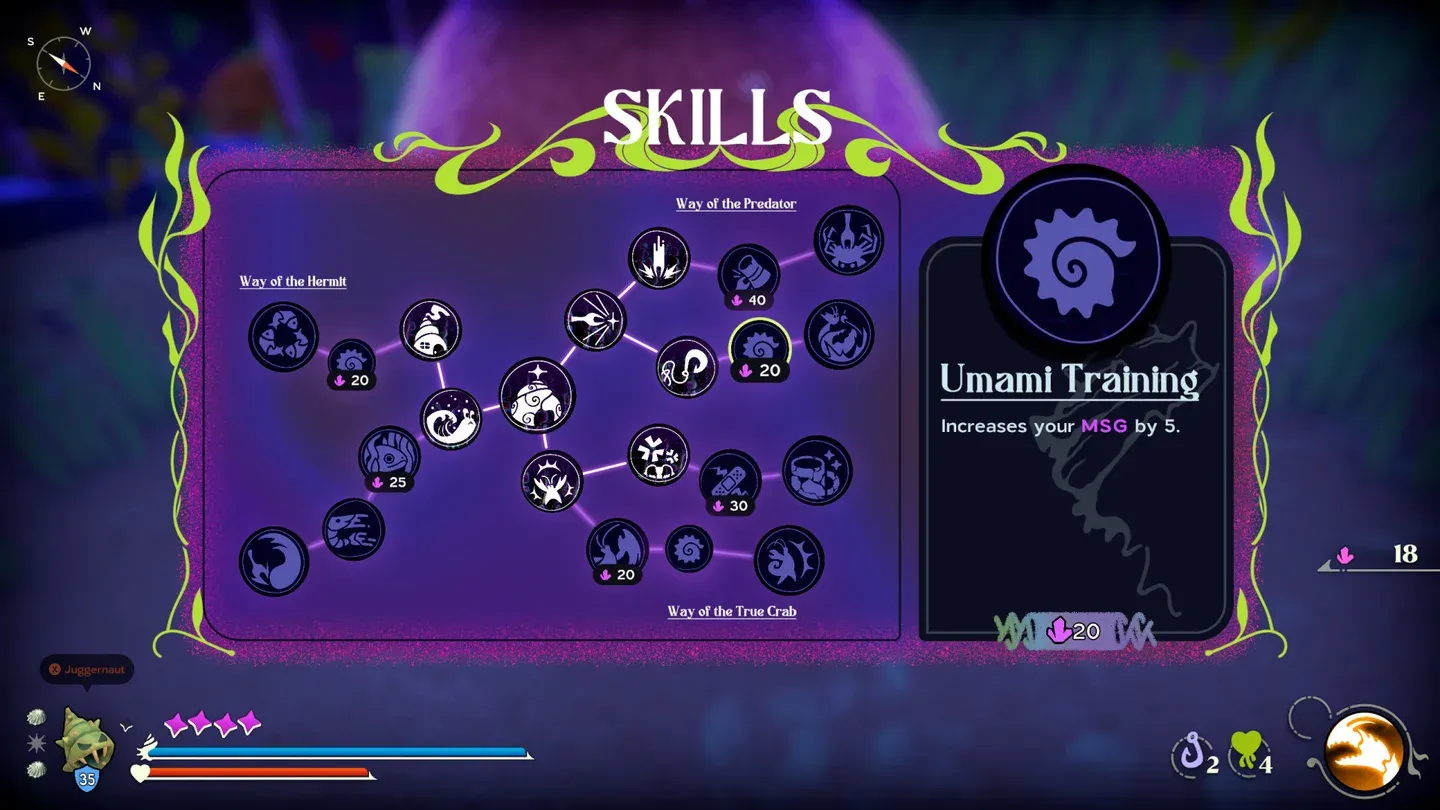Click the shrimp skill icon
1440x810 pixels.
click(351, 527)
